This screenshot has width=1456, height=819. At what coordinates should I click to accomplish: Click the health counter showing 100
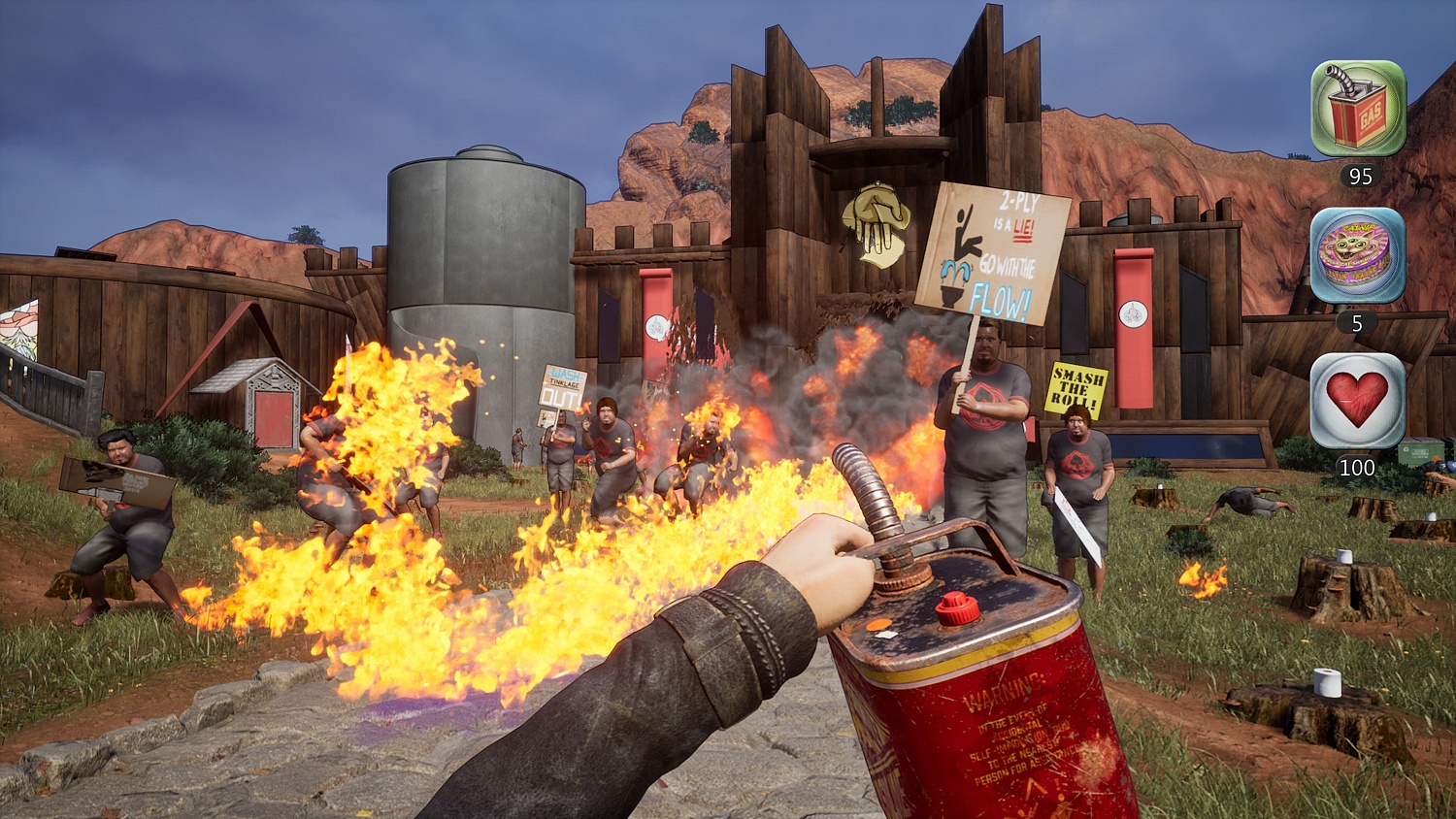point(1357,467)
